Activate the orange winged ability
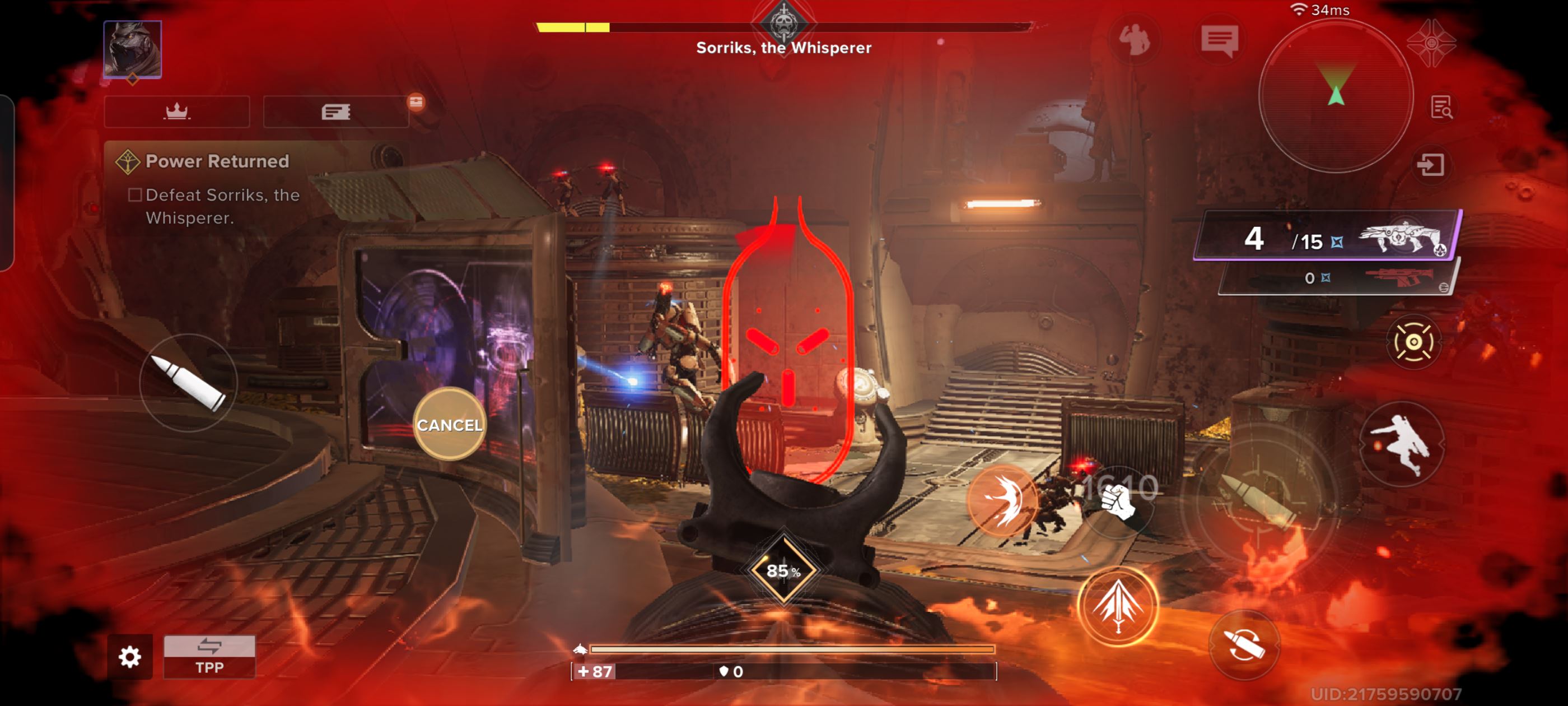This screenshot has height=706, width=1568. [1002, 499]
